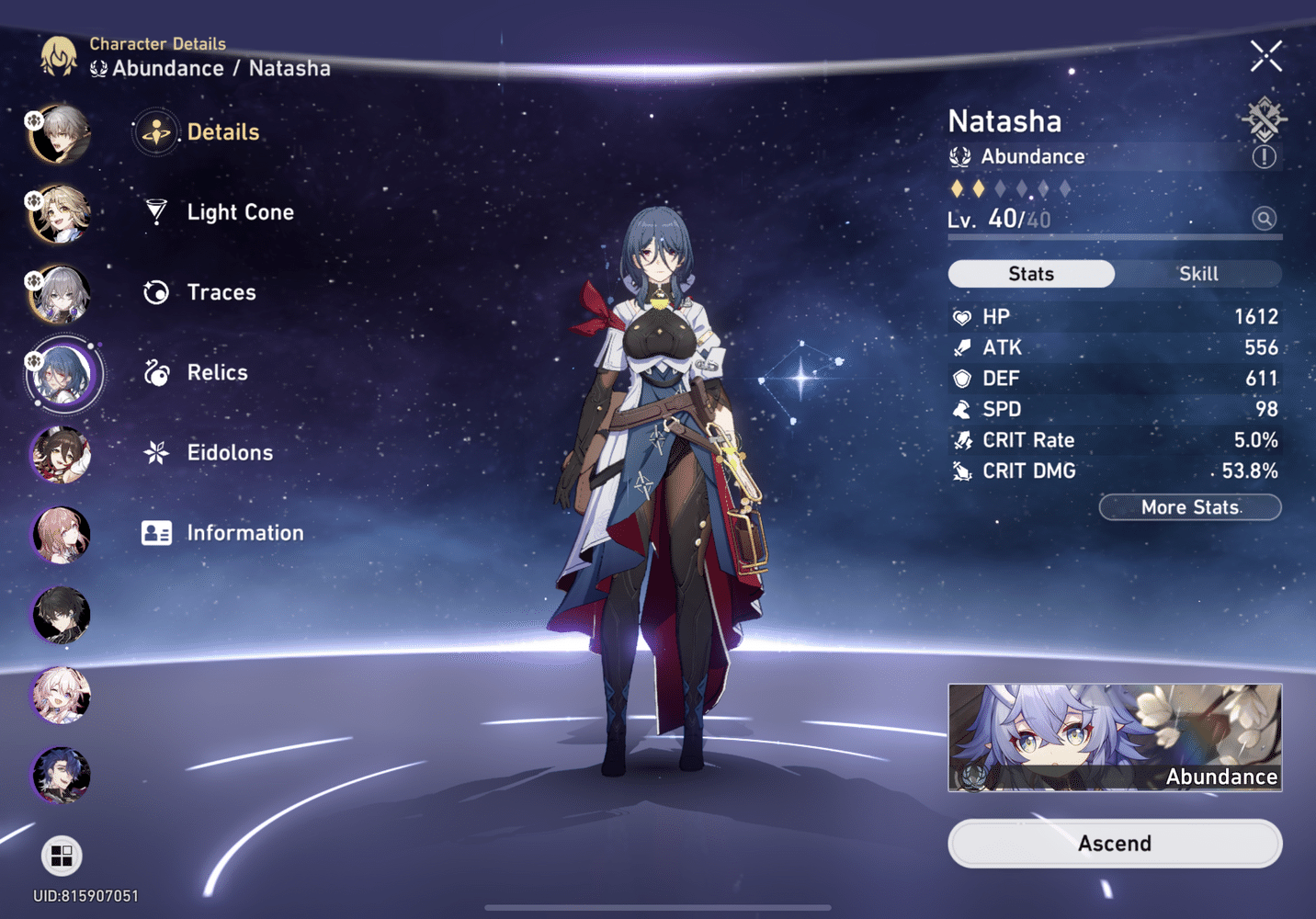Choose the first grey-haired character portrait

[62, 134]
